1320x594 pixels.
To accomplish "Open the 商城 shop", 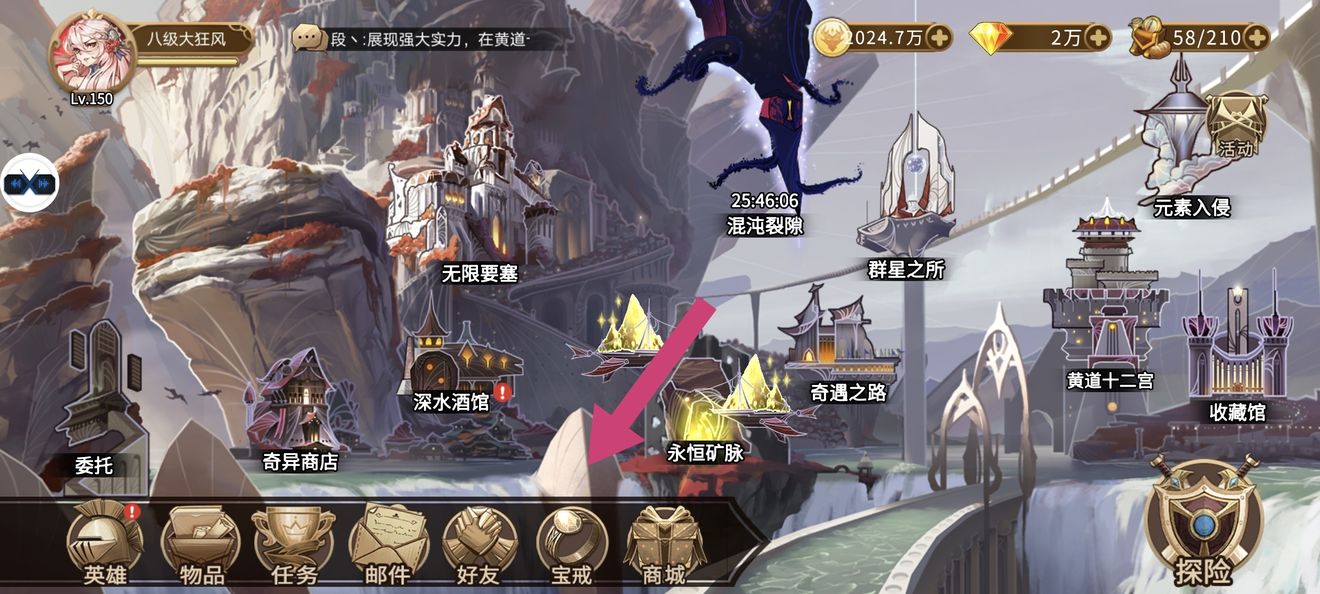I will (665, 545).
